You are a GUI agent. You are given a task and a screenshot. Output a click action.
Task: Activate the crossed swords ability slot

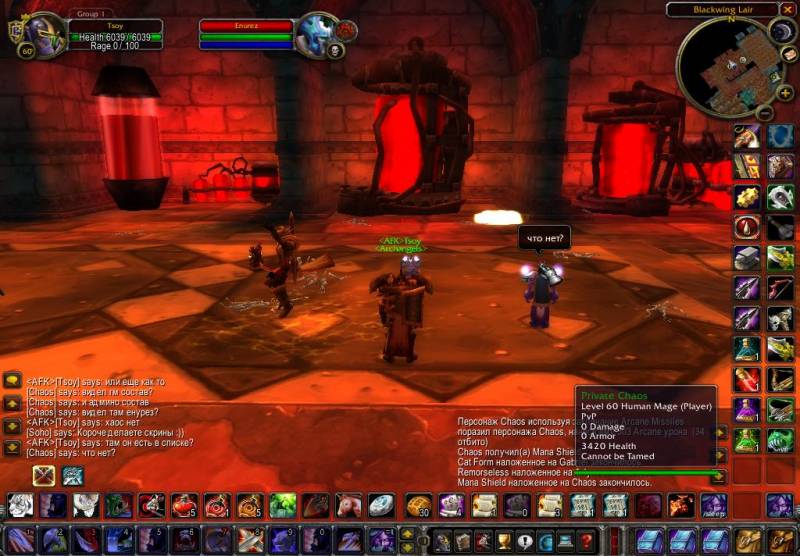(x=43, y=476)
